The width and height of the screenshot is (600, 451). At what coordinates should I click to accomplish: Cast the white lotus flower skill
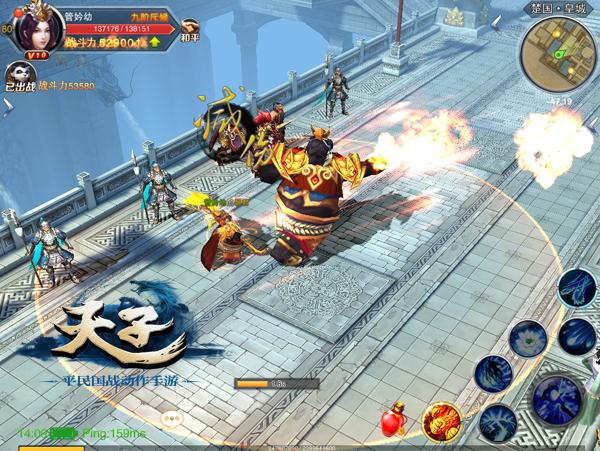click(527, 339)
